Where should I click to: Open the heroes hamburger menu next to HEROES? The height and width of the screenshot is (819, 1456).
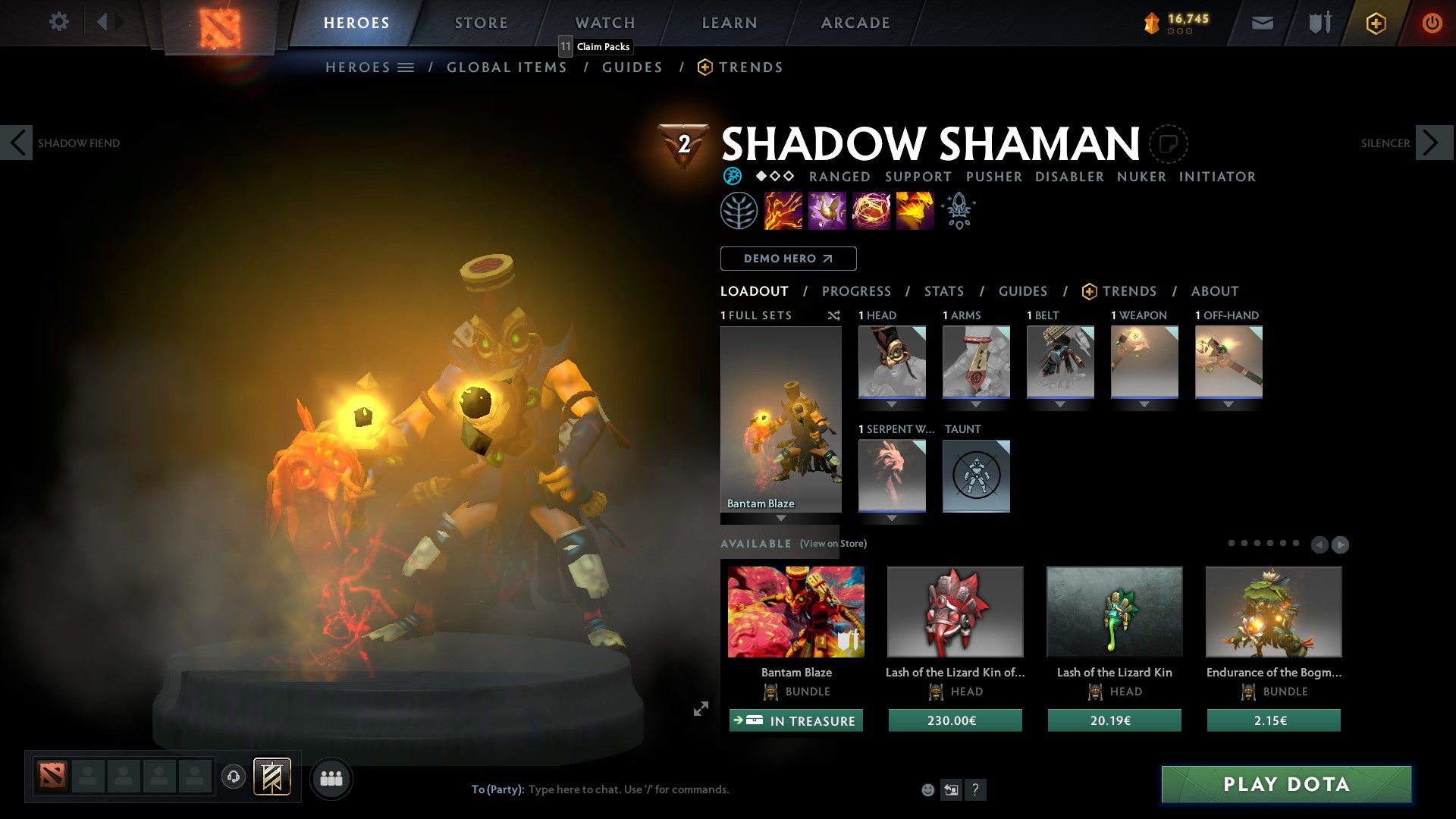pos(406,67)
